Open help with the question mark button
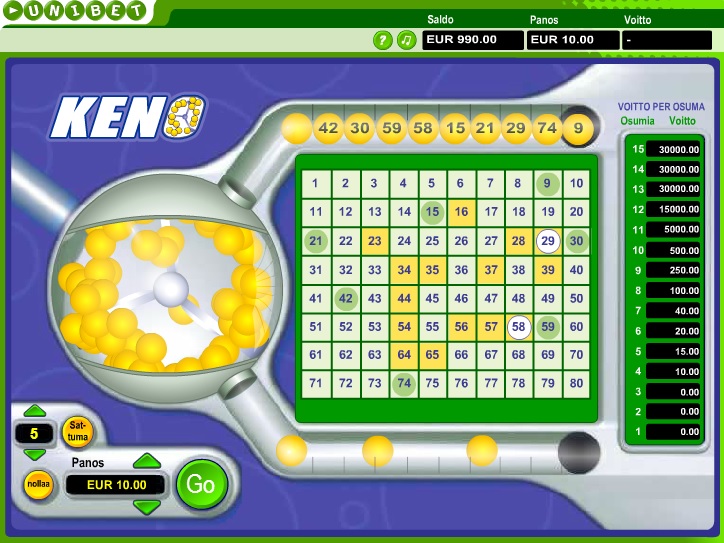The height and width of the screenshot is (543, 724). 382,40
